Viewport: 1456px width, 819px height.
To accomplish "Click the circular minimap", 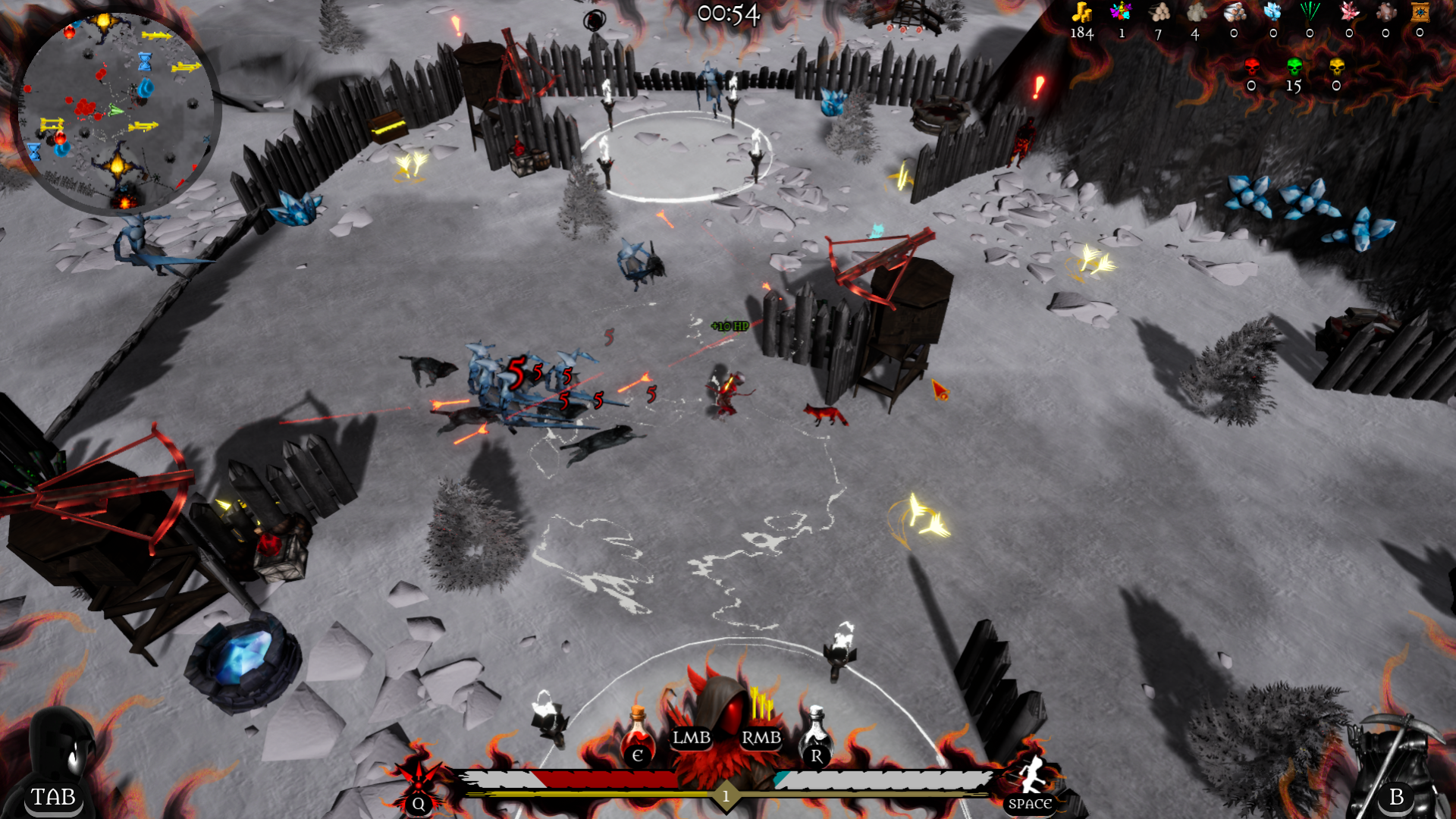I will (116, 111).
